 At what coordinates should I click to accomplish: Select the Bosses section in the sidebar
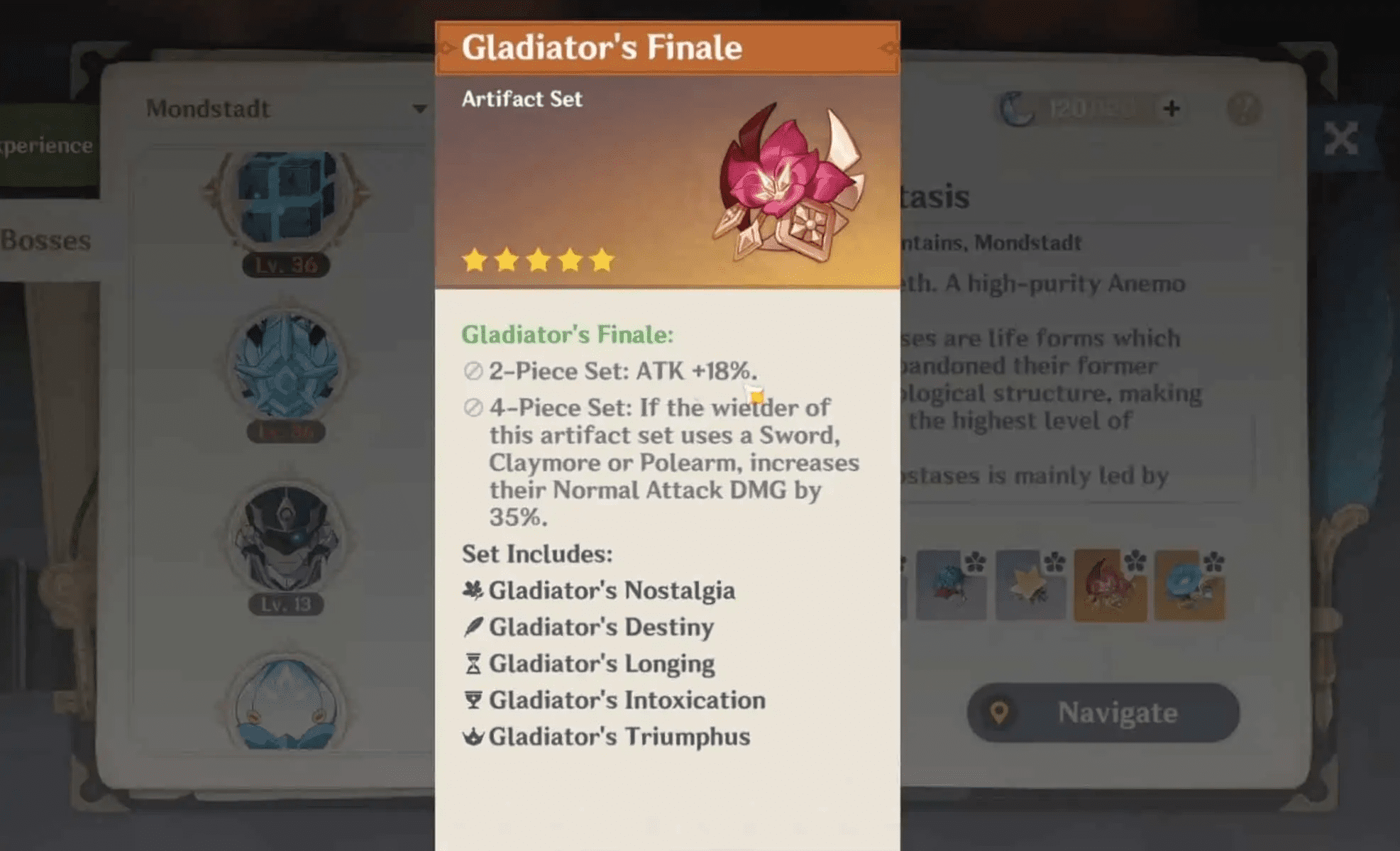[x=45, y=241]
